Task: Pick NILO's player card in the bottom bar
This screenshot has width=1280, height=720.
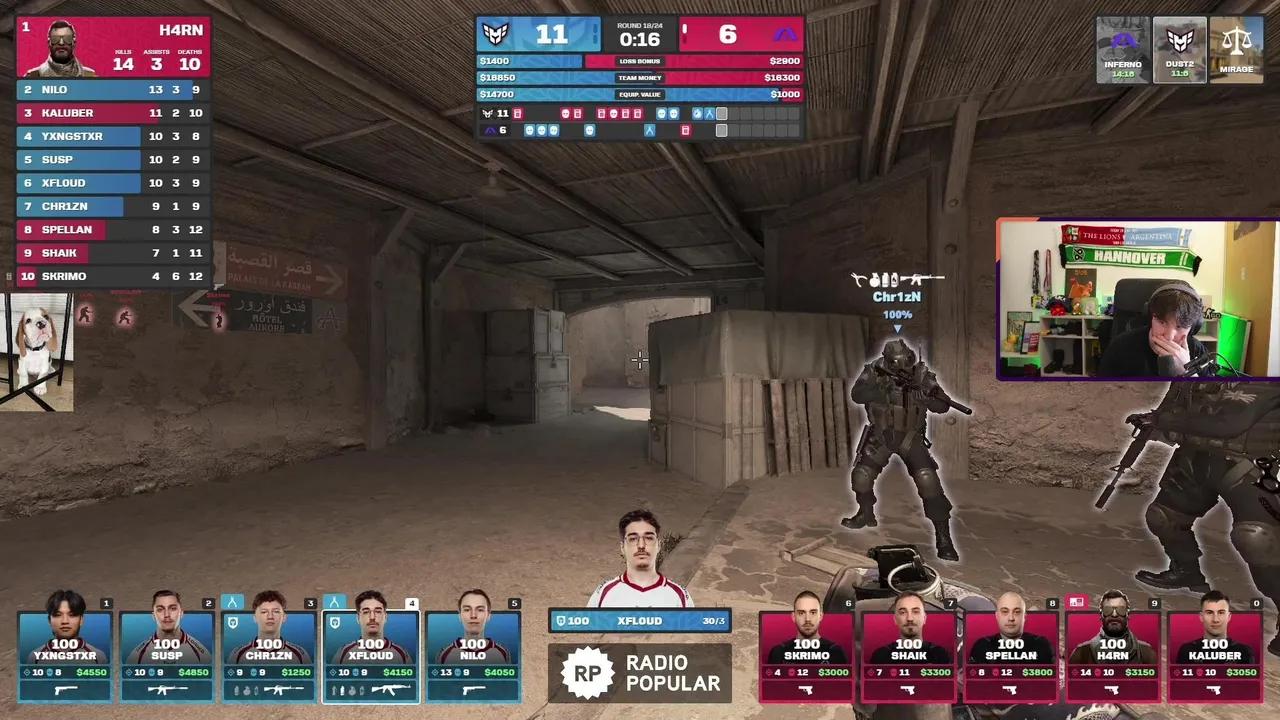Action: click(473, 650)
